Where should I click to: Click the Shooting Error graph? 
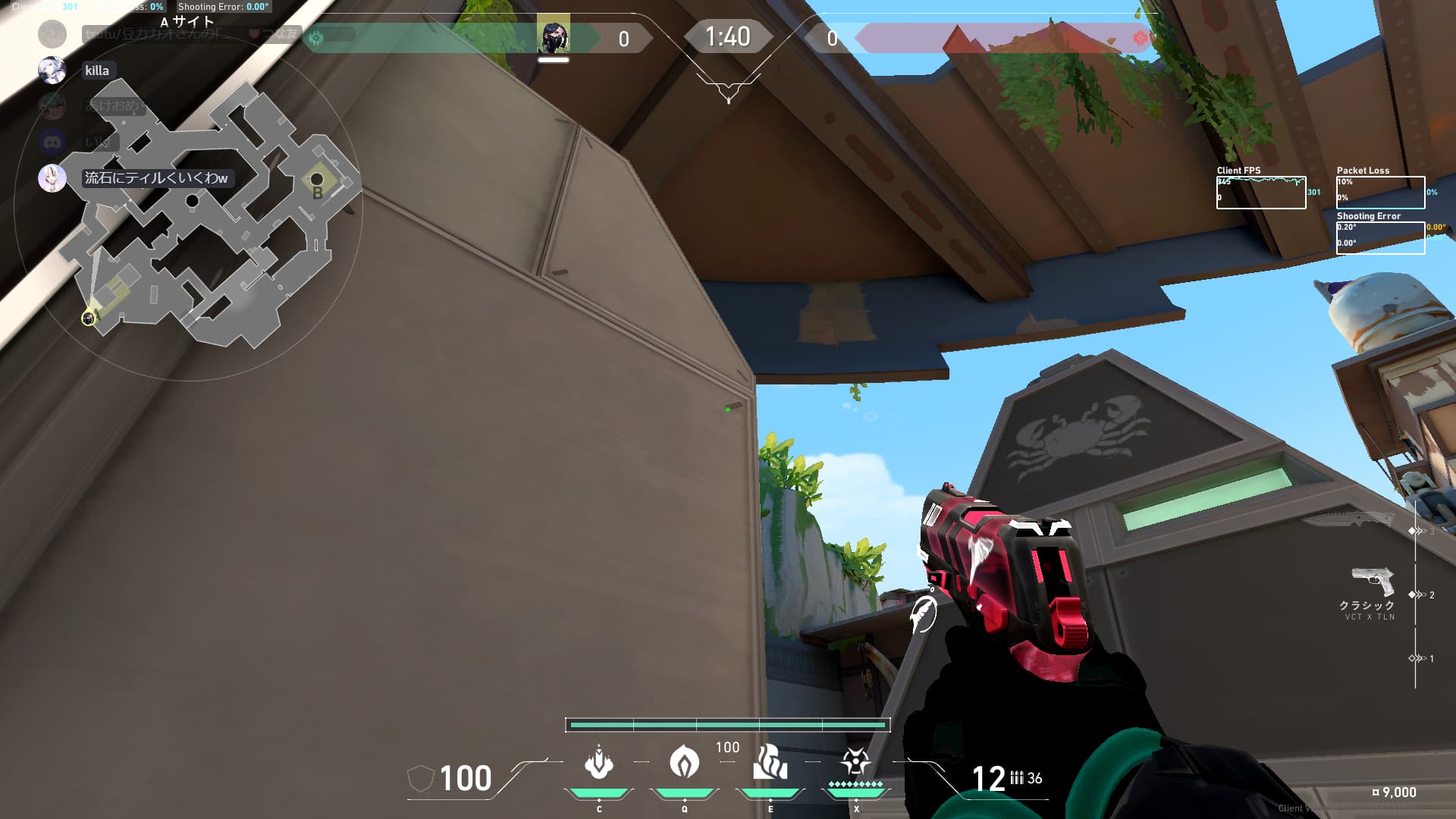click(x=1380, y=238)
